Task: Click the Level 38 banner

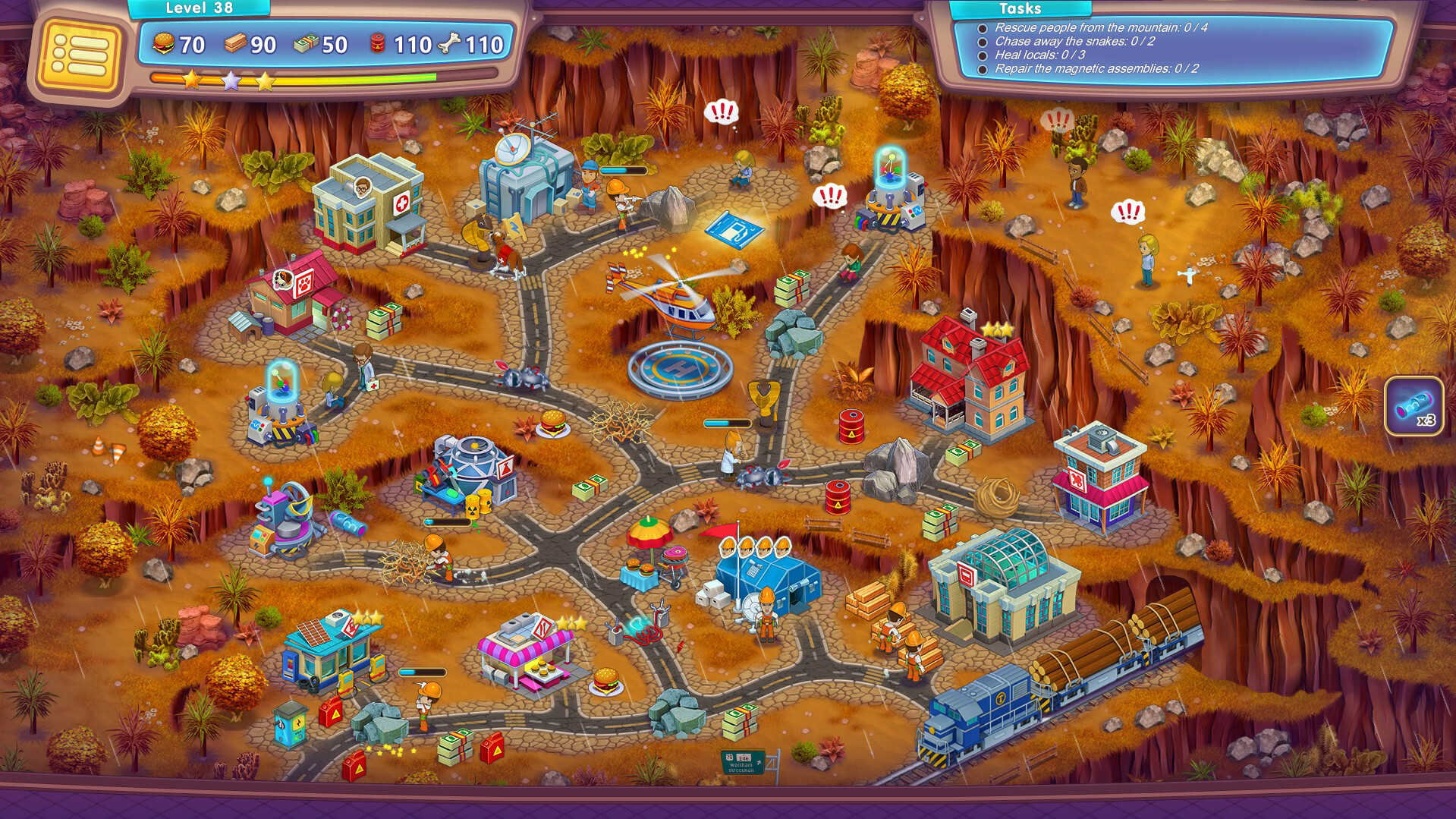Action: coord(199,8)
